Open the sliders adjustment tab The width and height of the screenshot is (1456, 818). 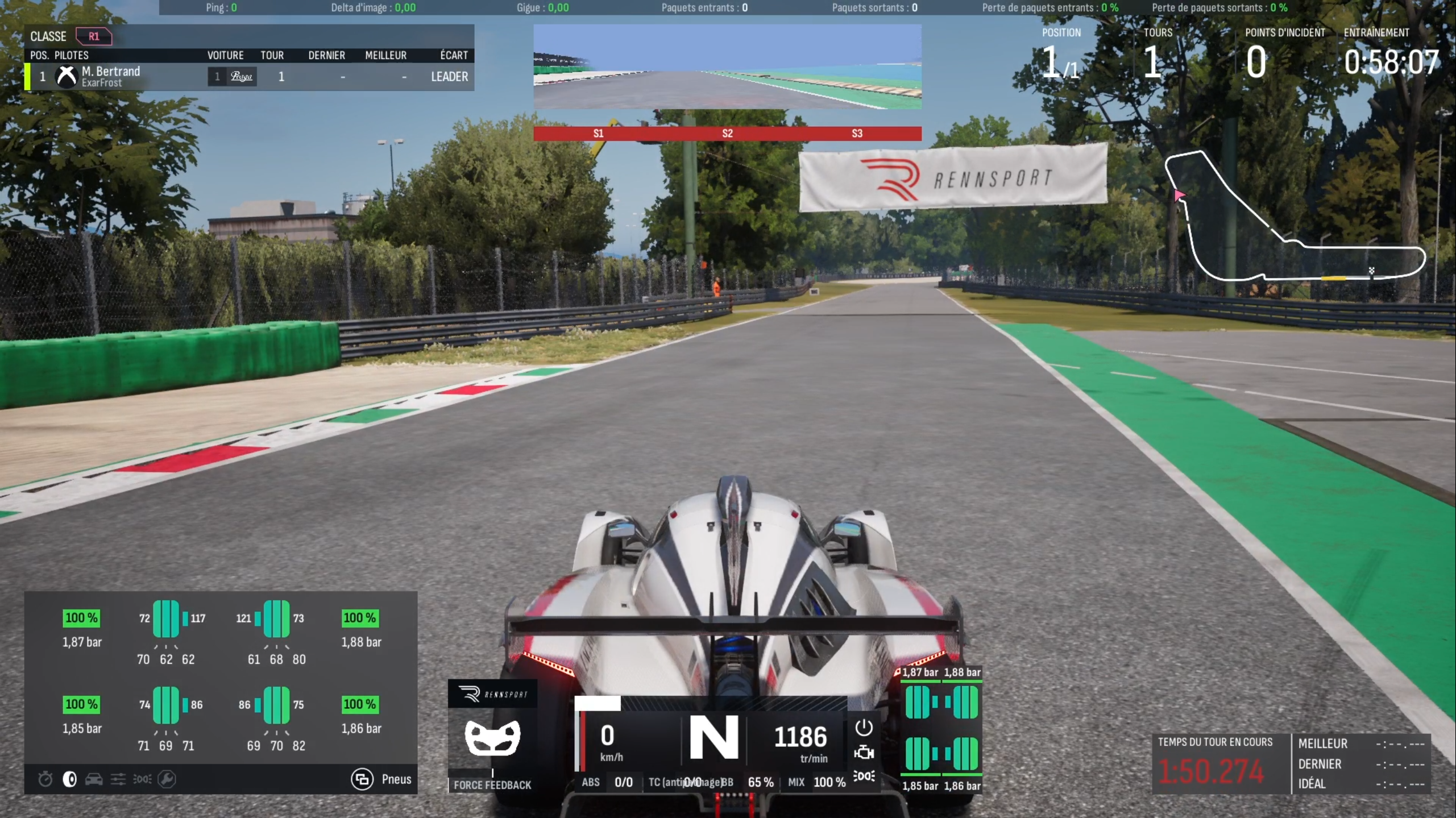[118, 779]
